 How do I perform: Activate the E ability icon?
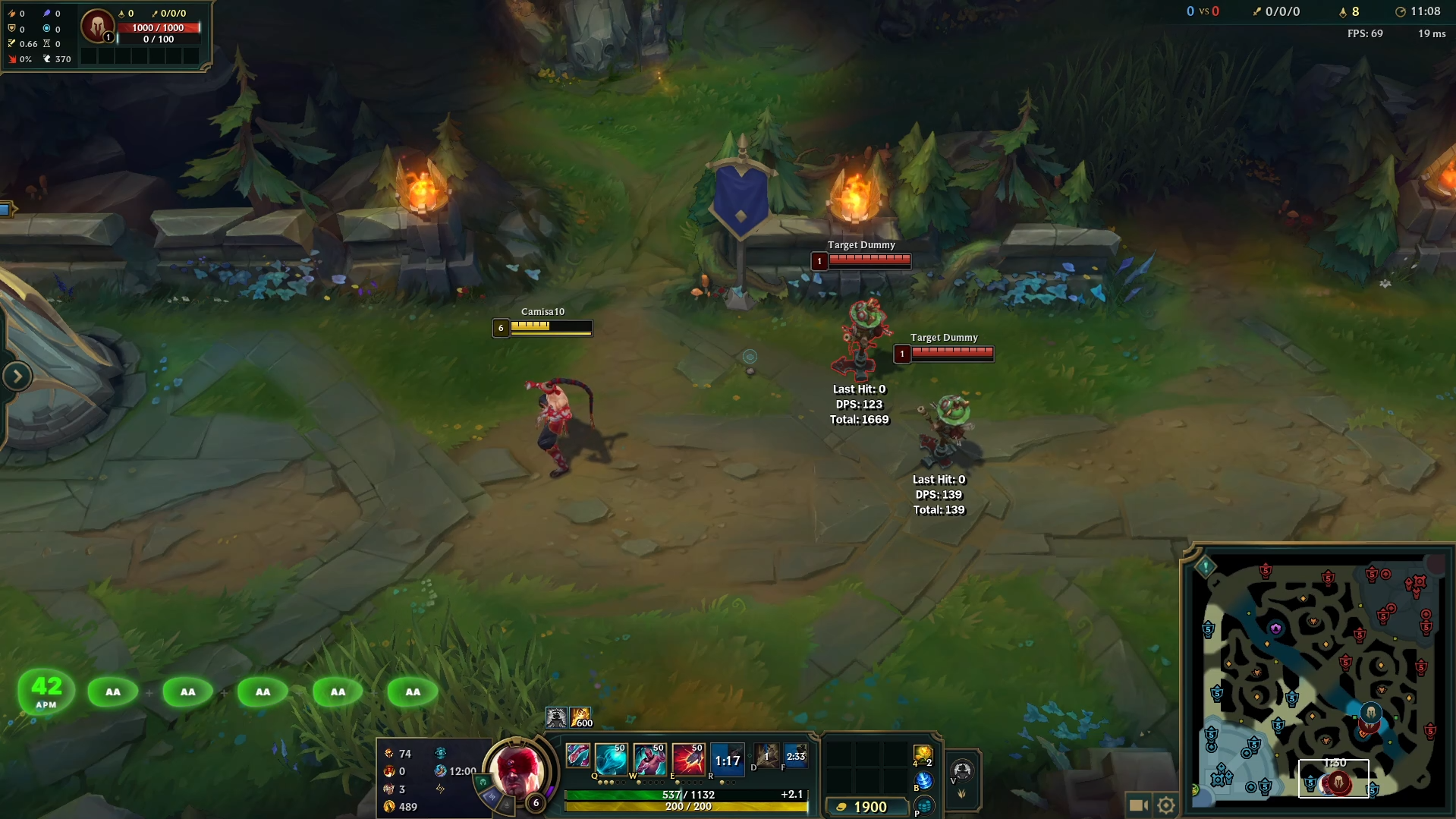click(x=689, y=759)
